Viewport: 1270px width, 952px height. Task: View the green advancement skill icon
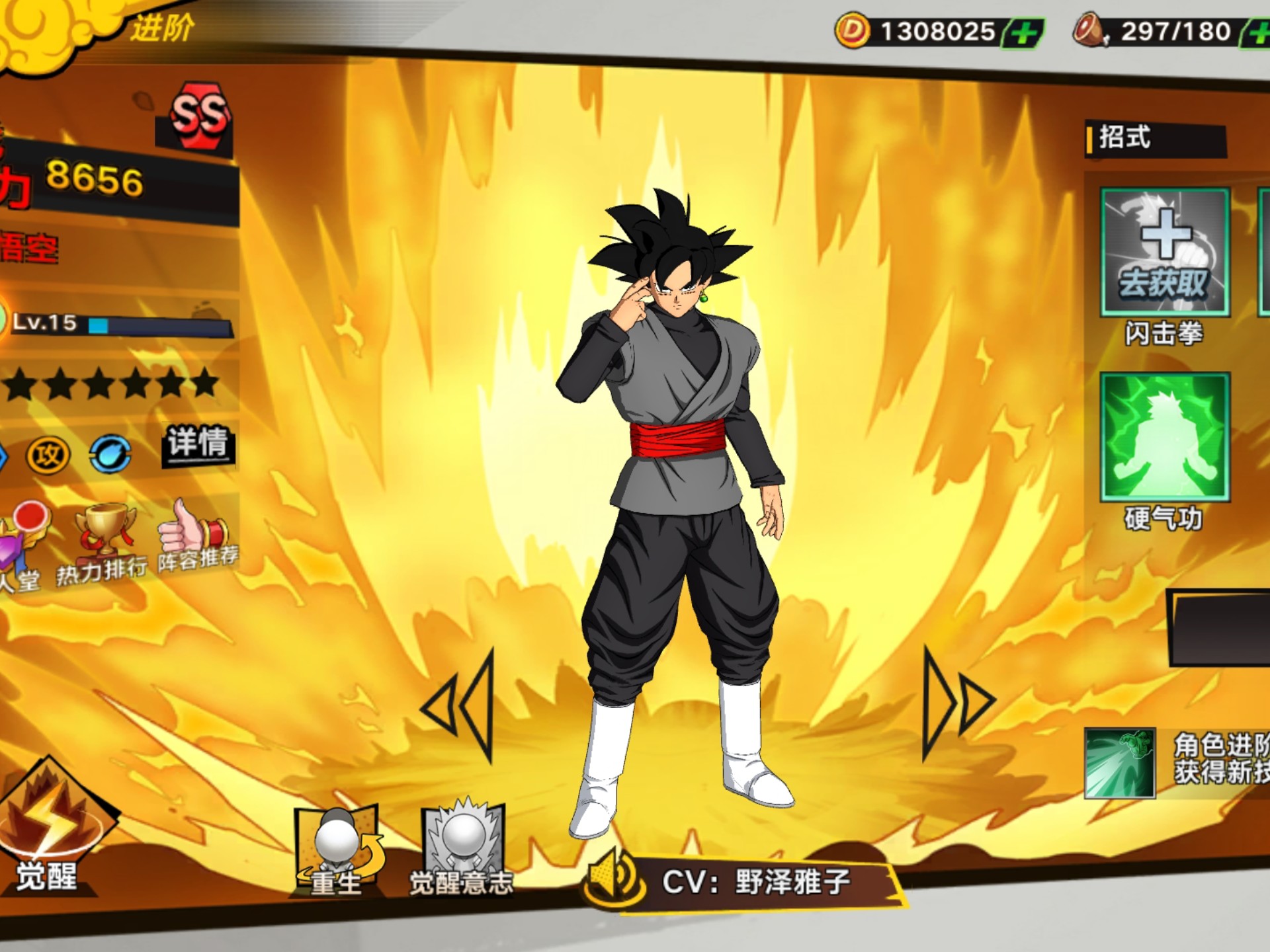(x=1120, y=763)
